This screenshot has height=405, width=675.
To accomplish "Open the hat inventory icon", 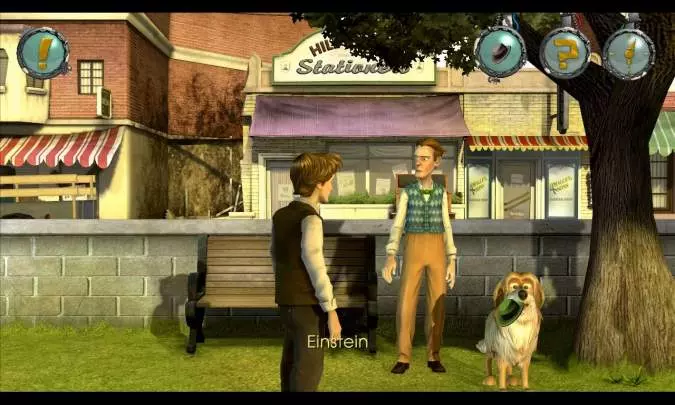I will (x=499, y=53).
